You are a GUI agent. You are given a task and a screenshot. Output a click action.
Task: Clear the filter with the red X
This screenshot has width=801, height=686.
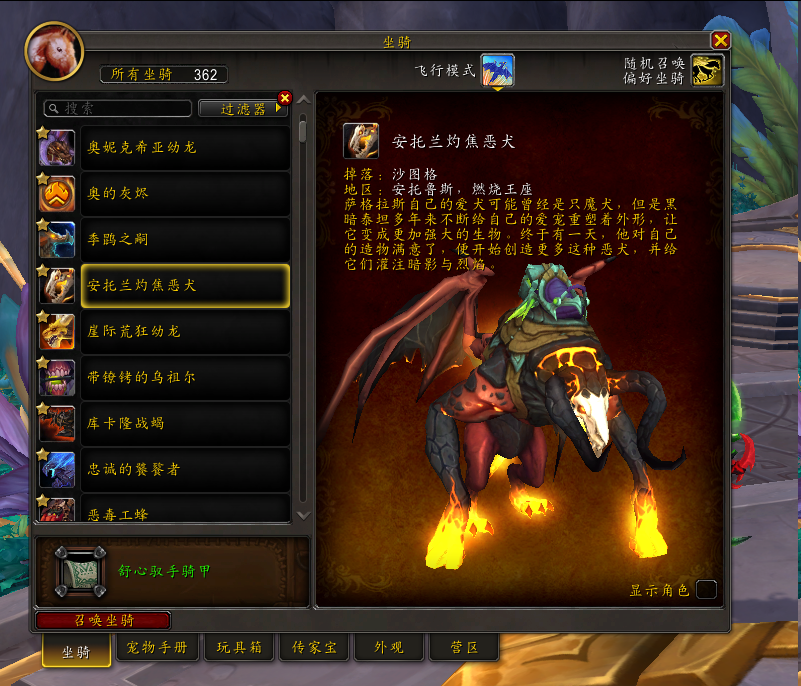[x=285, y=98]
